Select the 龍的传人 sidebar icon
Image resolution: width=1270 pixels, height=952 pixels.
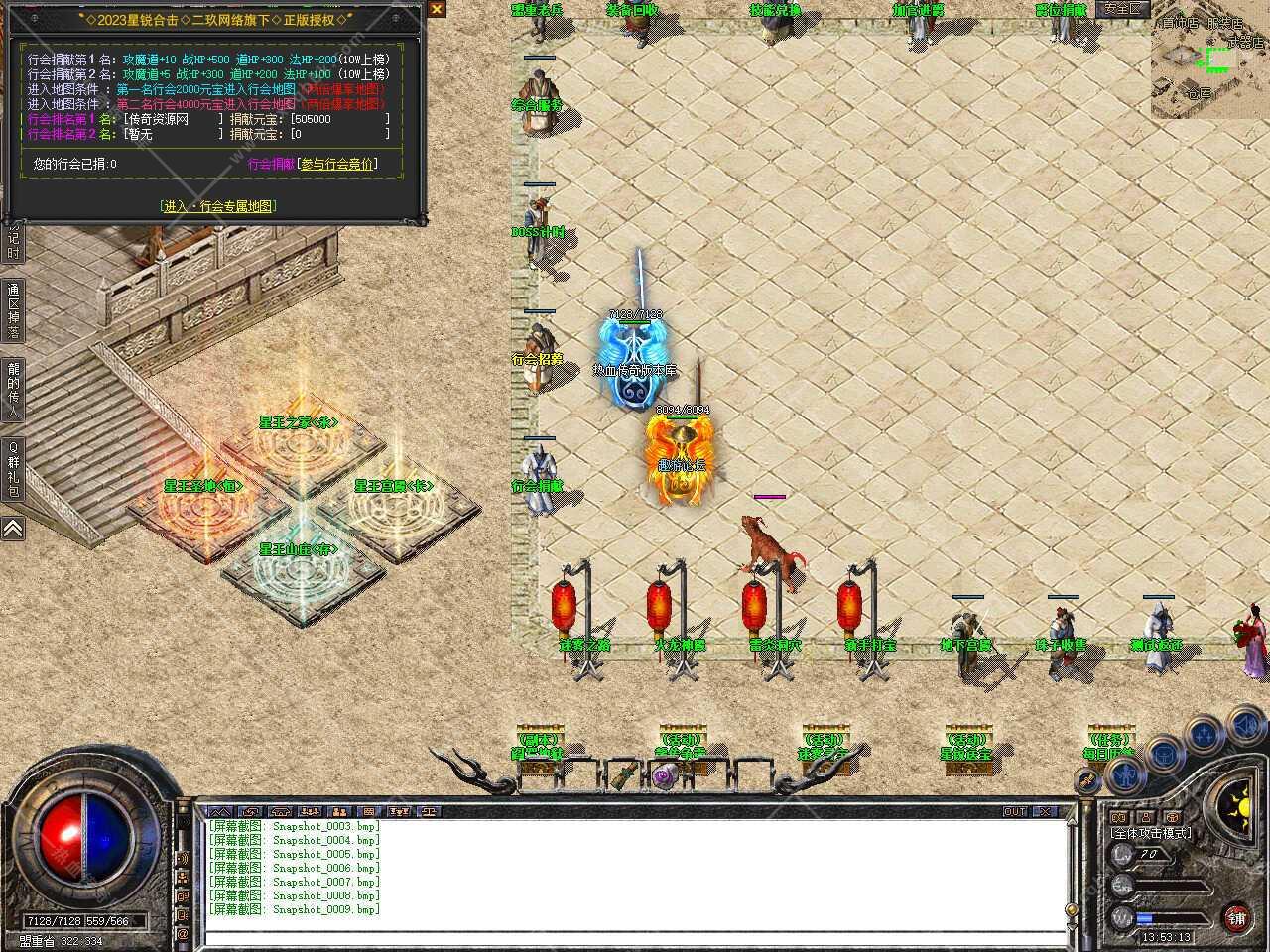pyautogui.click(x=13, y=391)
